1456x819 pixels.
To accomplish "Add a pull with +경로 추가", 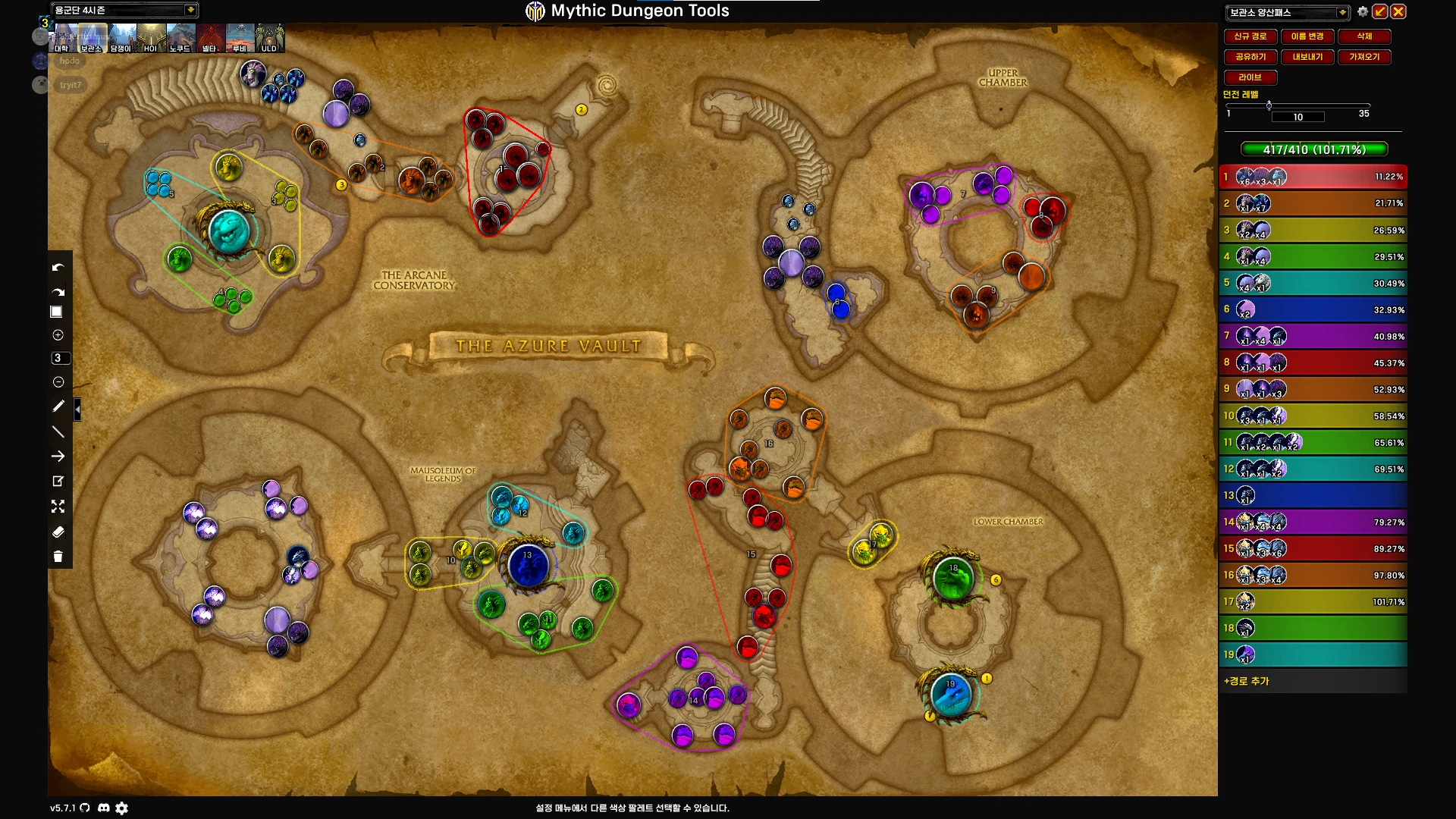I will pyautogui.click(x=1247, y=681).
